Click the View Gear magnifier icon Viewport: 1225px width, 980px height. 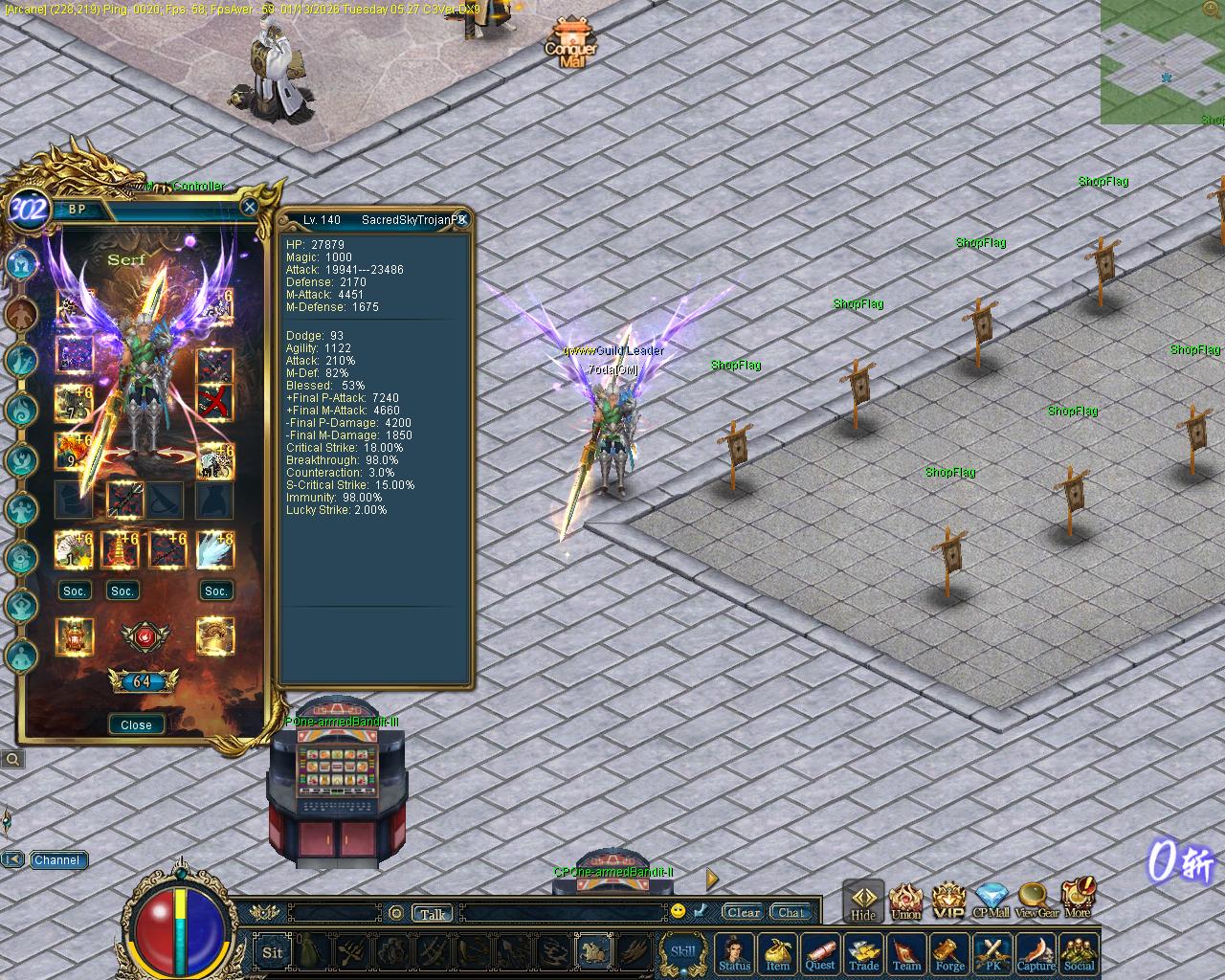[1035, 900]
